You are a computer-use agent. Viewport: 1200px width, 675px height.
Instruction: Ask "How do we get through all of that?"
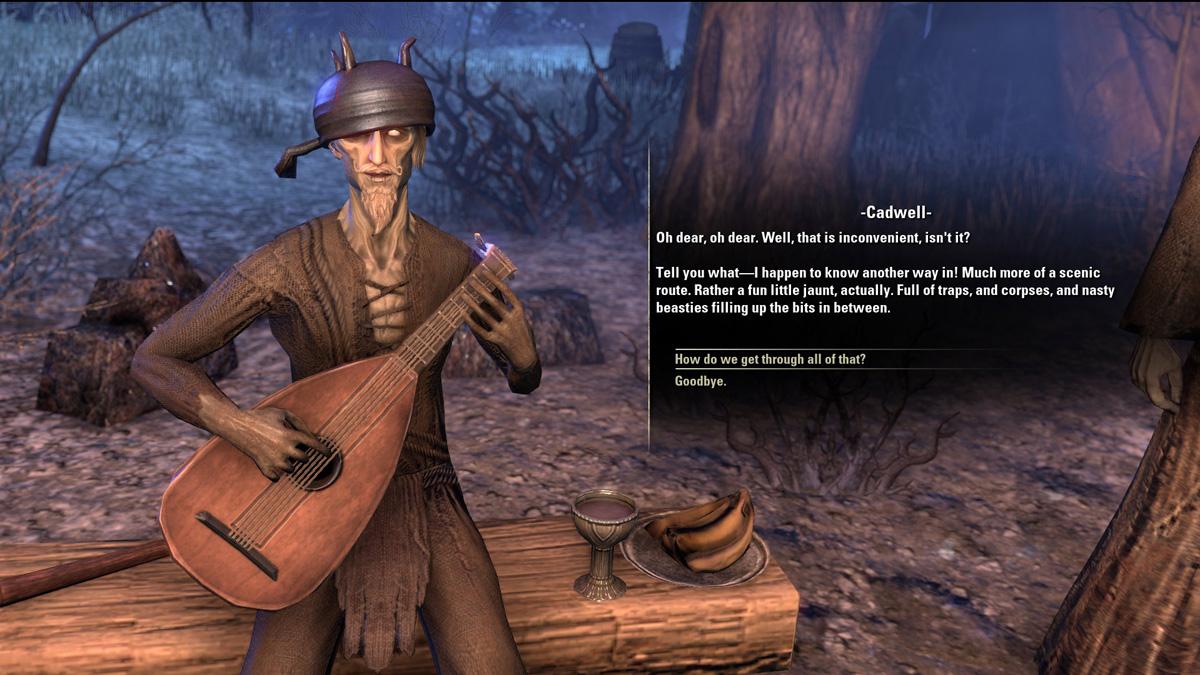click(x=770, y=360)
